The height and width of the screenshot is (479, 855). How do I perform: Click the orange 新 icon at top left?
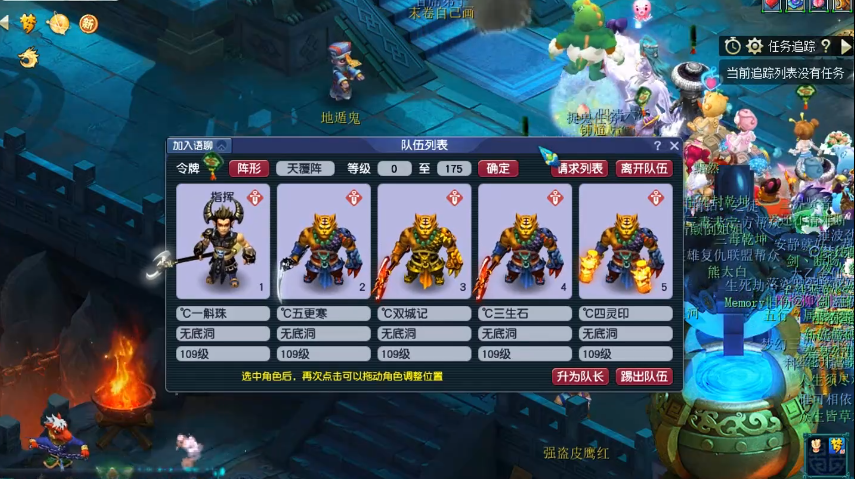coord(88,23)
